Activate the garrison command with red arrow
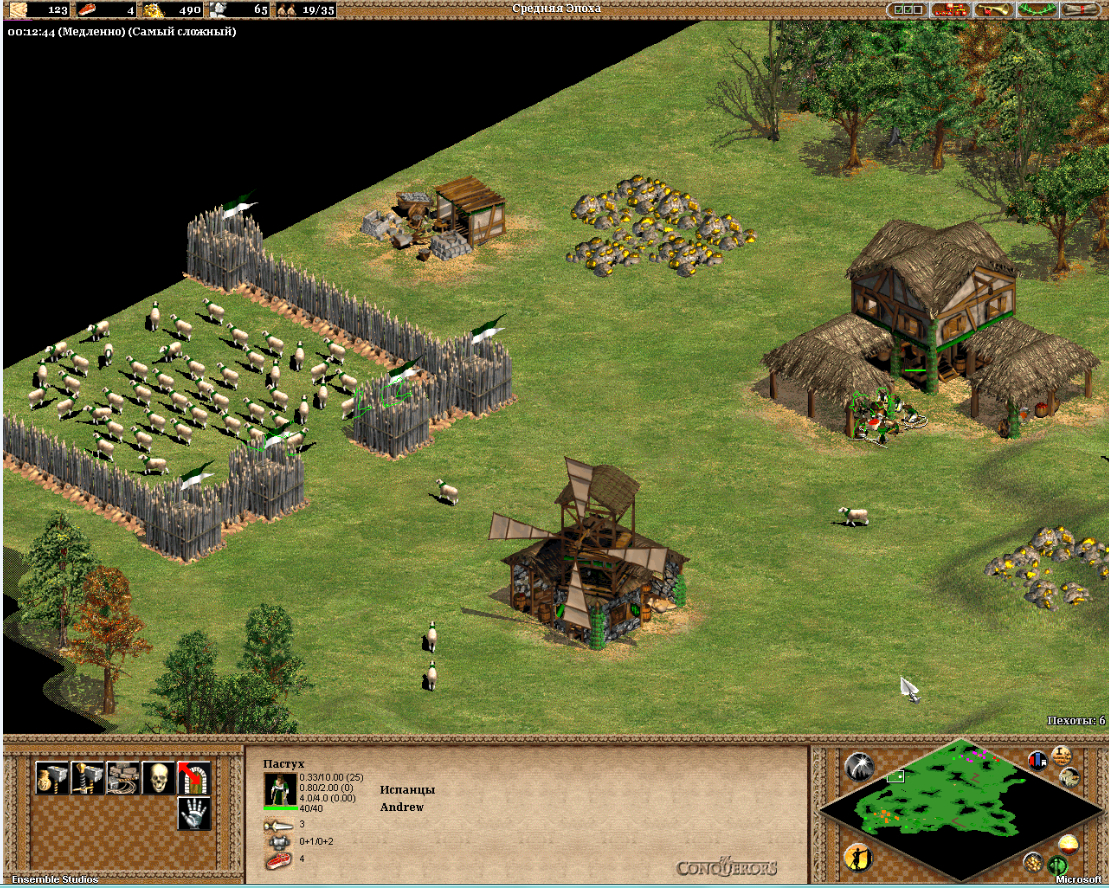1109x888 pixels. click(193, 777)
